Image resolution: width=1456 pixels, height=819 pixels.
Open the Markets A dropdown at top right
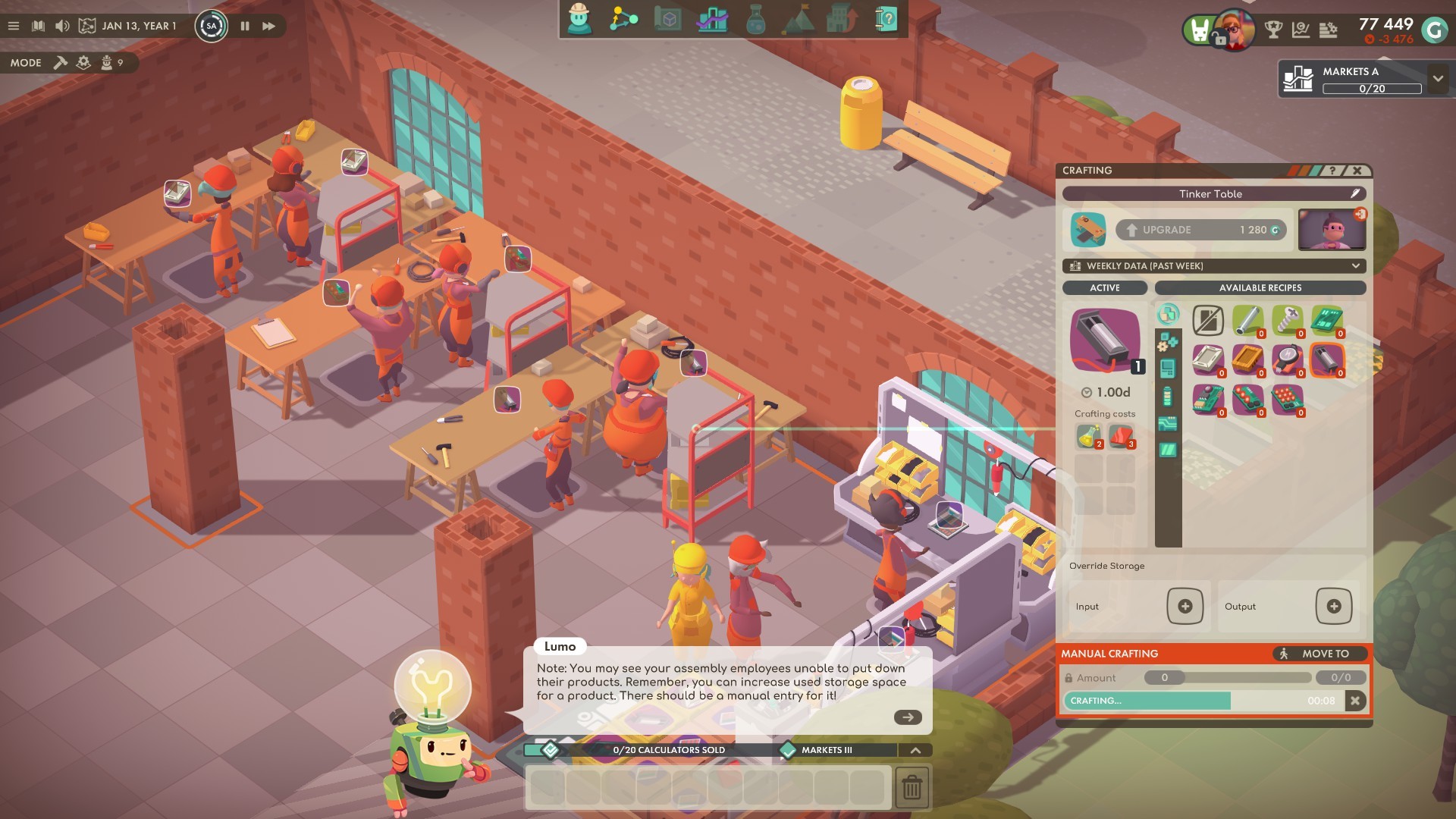pos(1436,79)
